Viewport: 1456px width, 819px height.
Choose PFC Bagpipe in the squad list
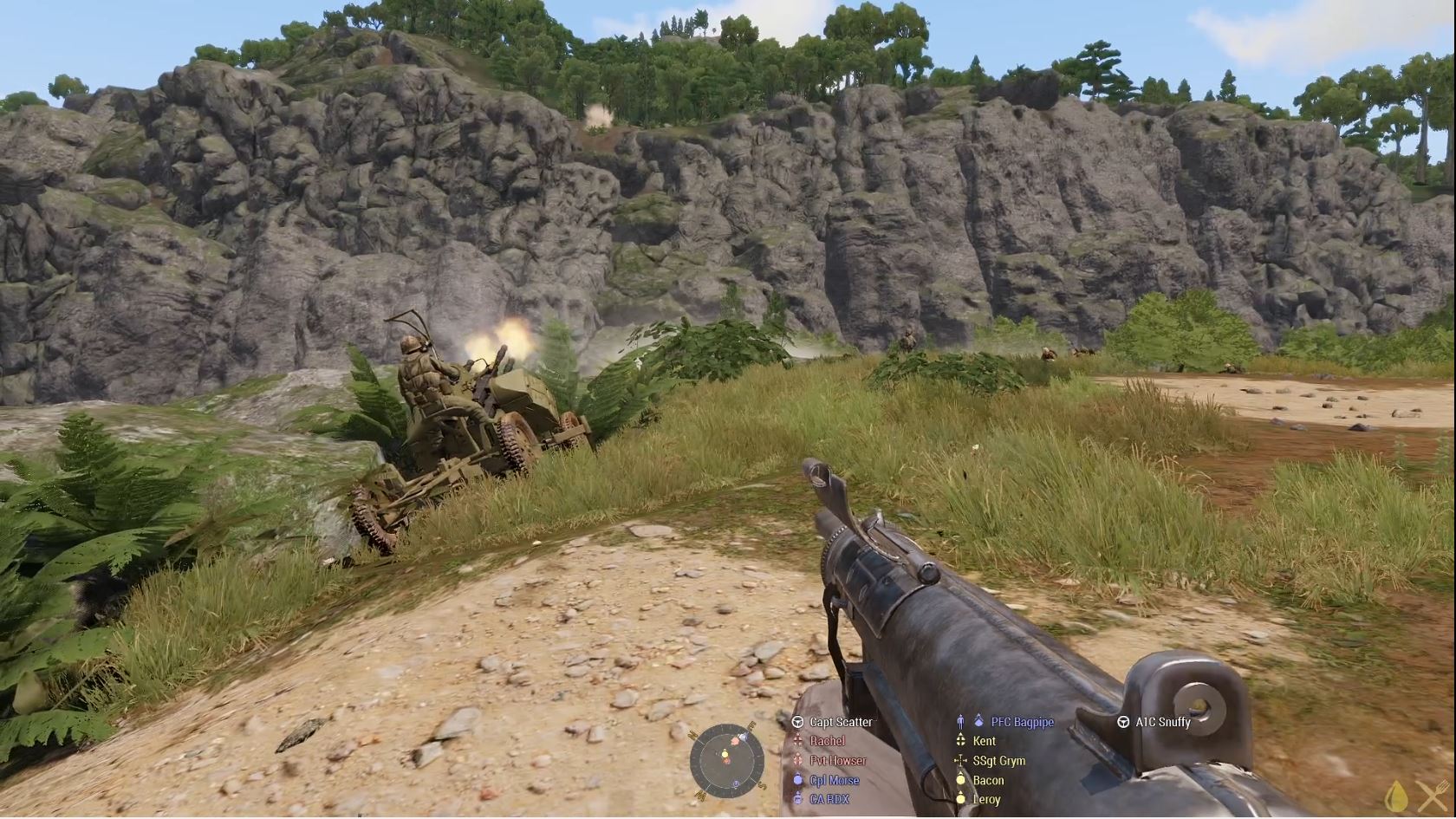point(1022,722)
